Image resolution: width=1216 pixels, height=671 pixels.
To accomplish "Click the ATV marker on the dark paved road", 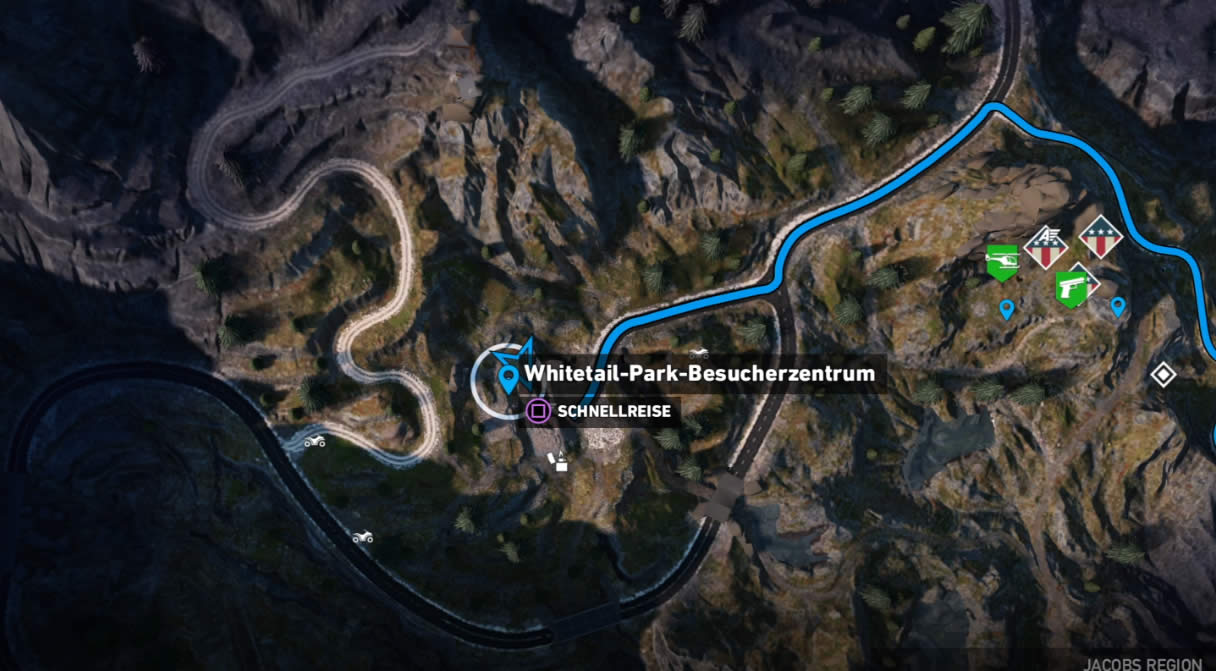I will [x=362, y=537].
